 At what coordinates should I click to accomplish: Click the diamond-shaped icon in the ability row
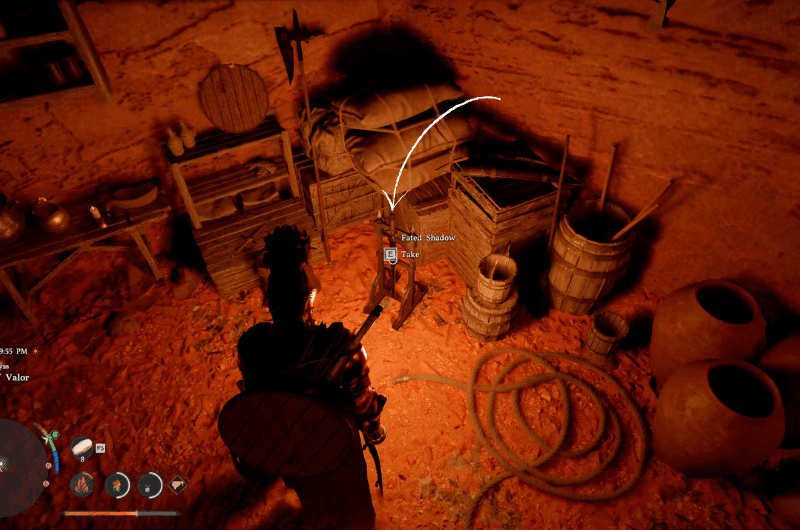pos(177,485)
